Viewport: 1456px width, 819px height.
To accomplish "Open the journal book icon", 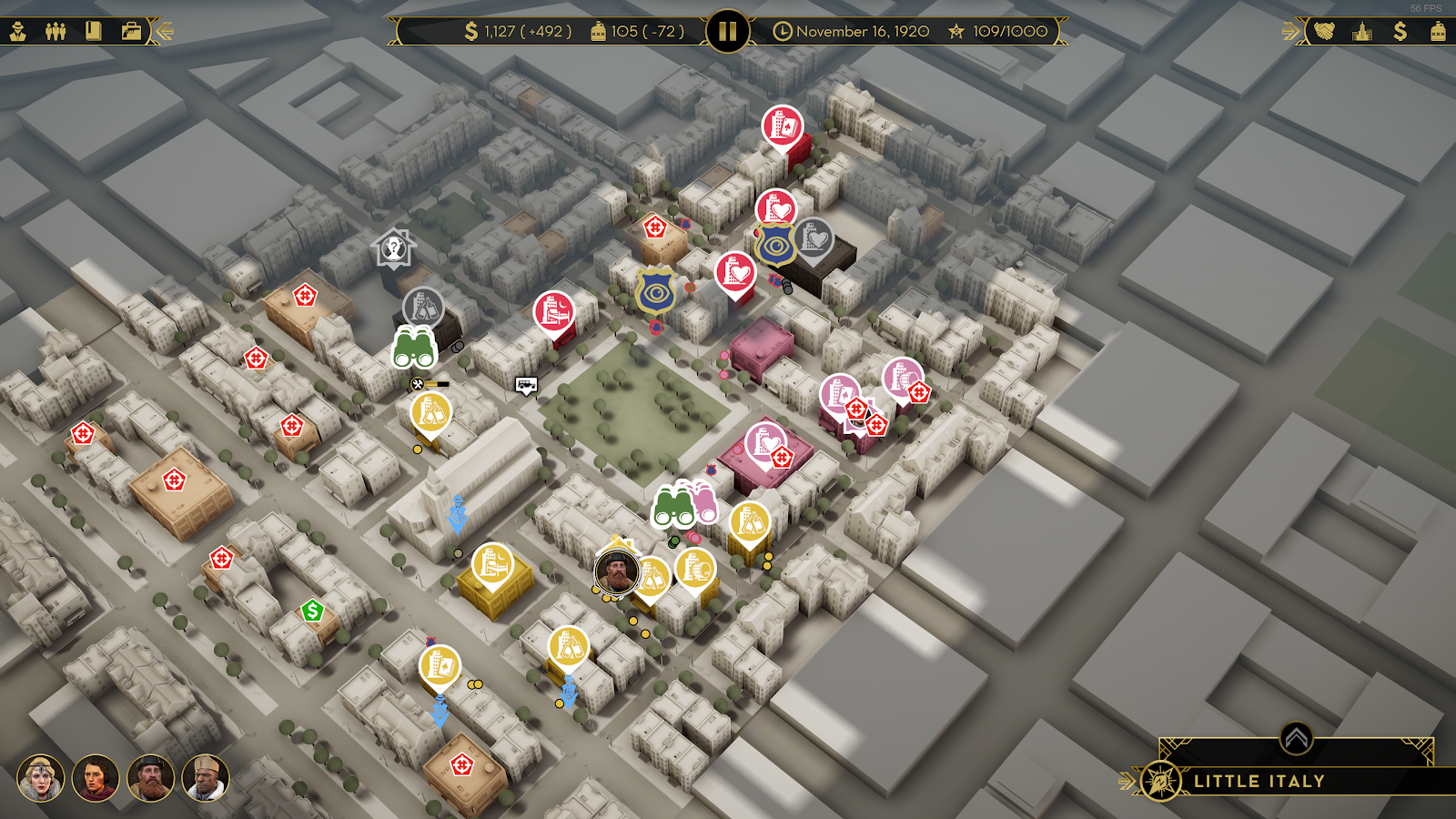I will click(x=93, y=32).
